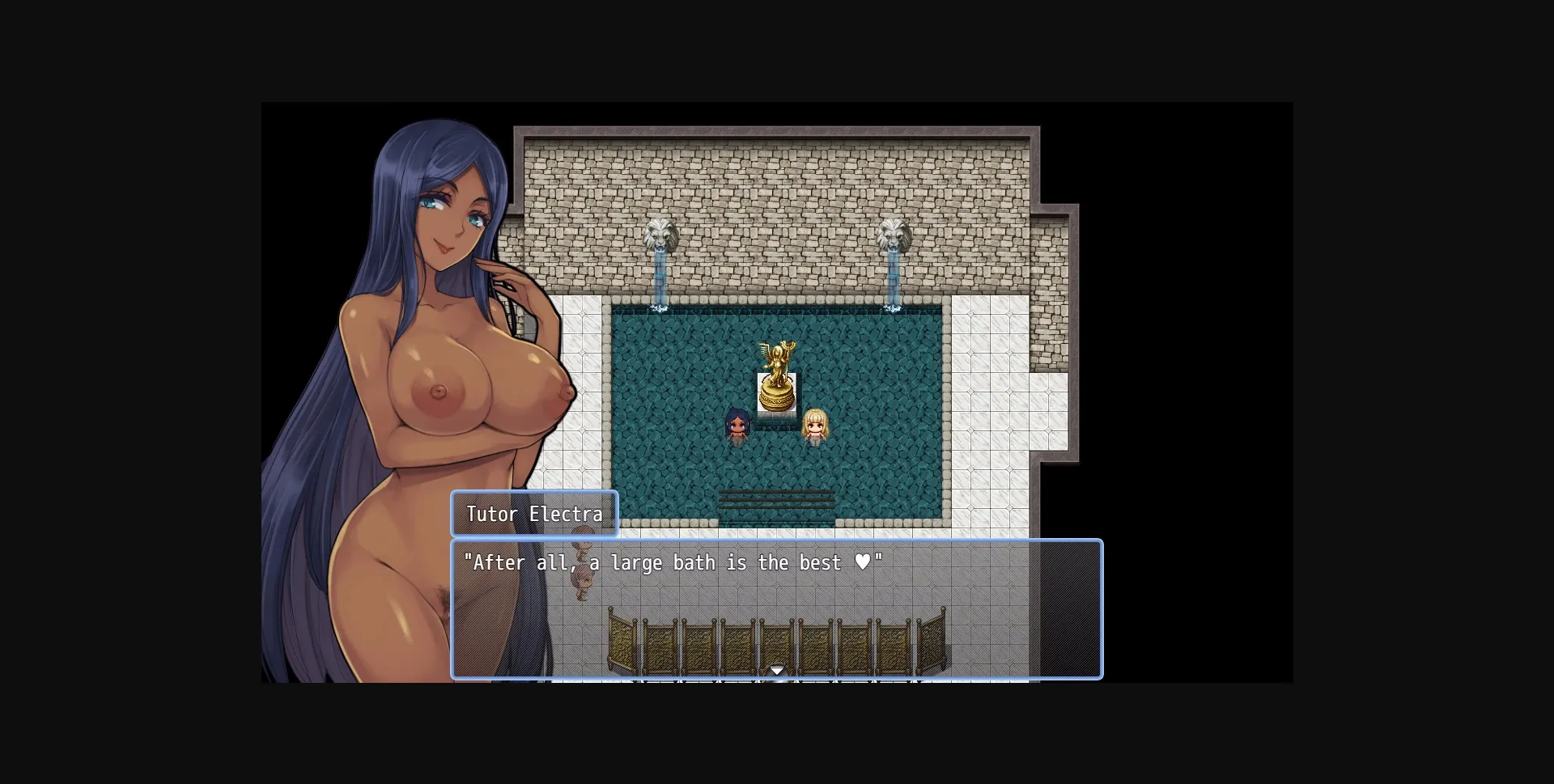The image size is (1554, 784).
Task: Click the dialogue message window header
Action: click(775, 544)
